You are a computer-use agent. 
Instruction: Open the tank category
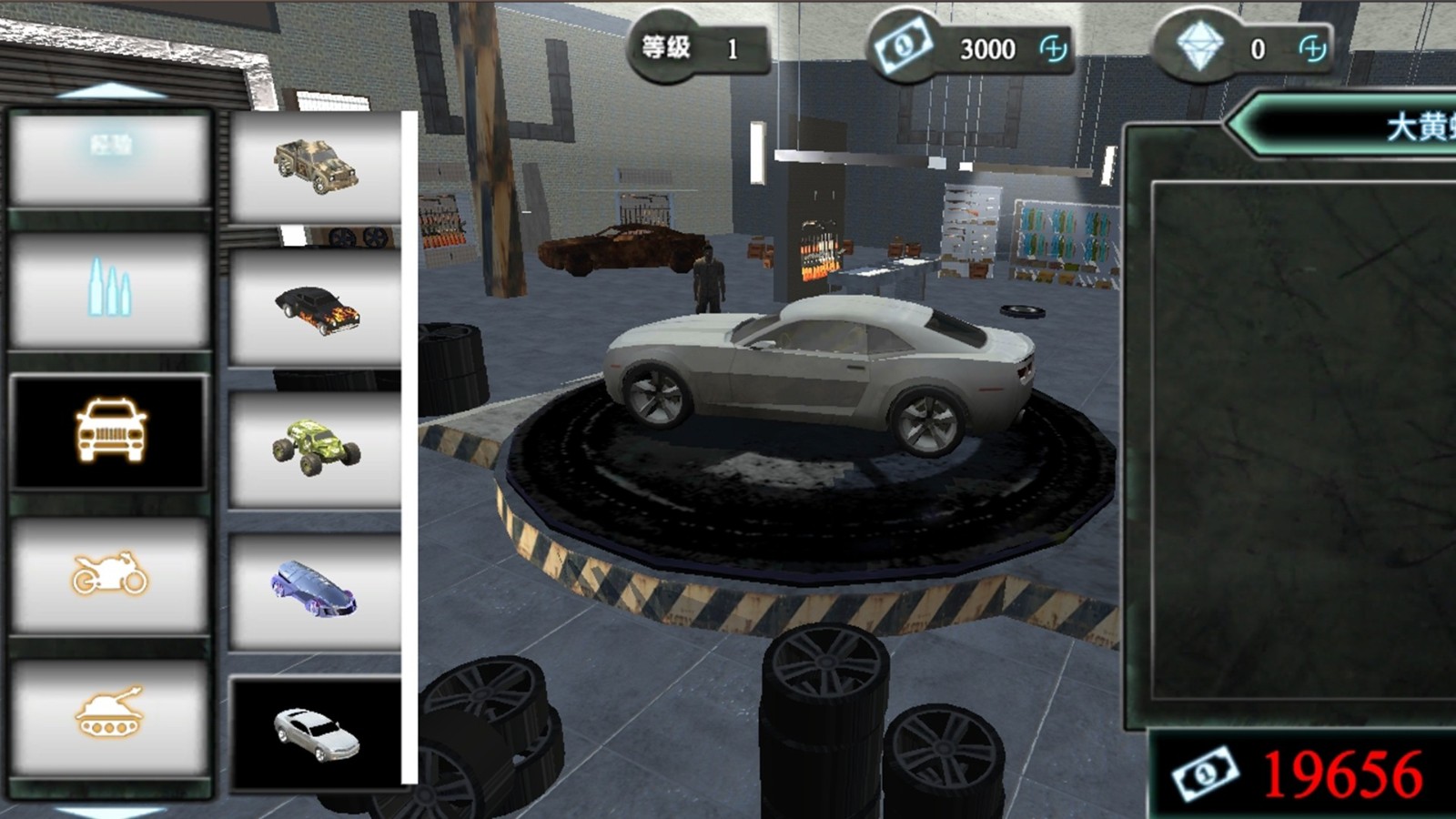110,715
